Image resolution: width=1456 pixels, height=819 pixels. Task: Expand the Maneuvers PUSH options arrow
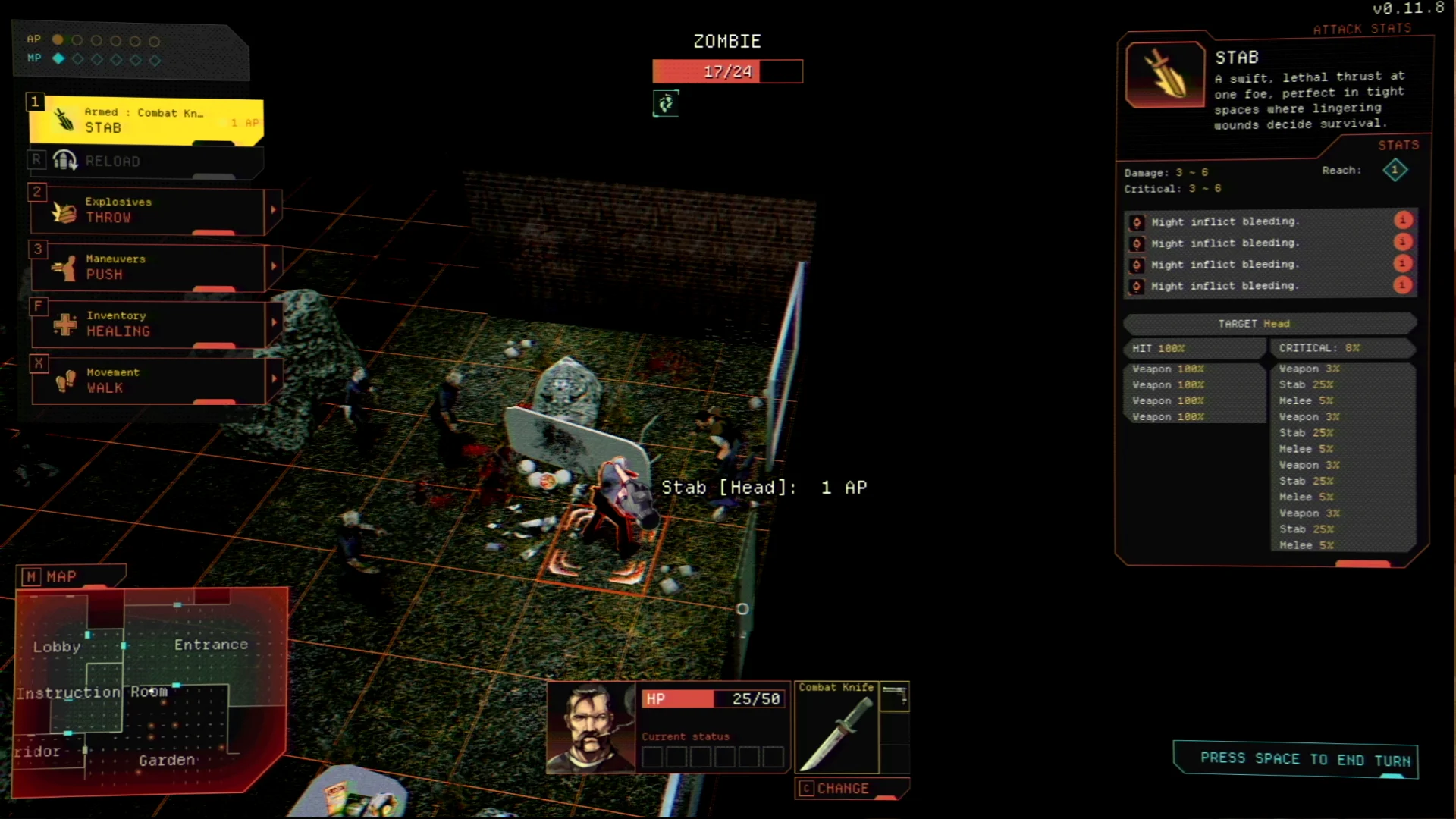pos(273,267)
